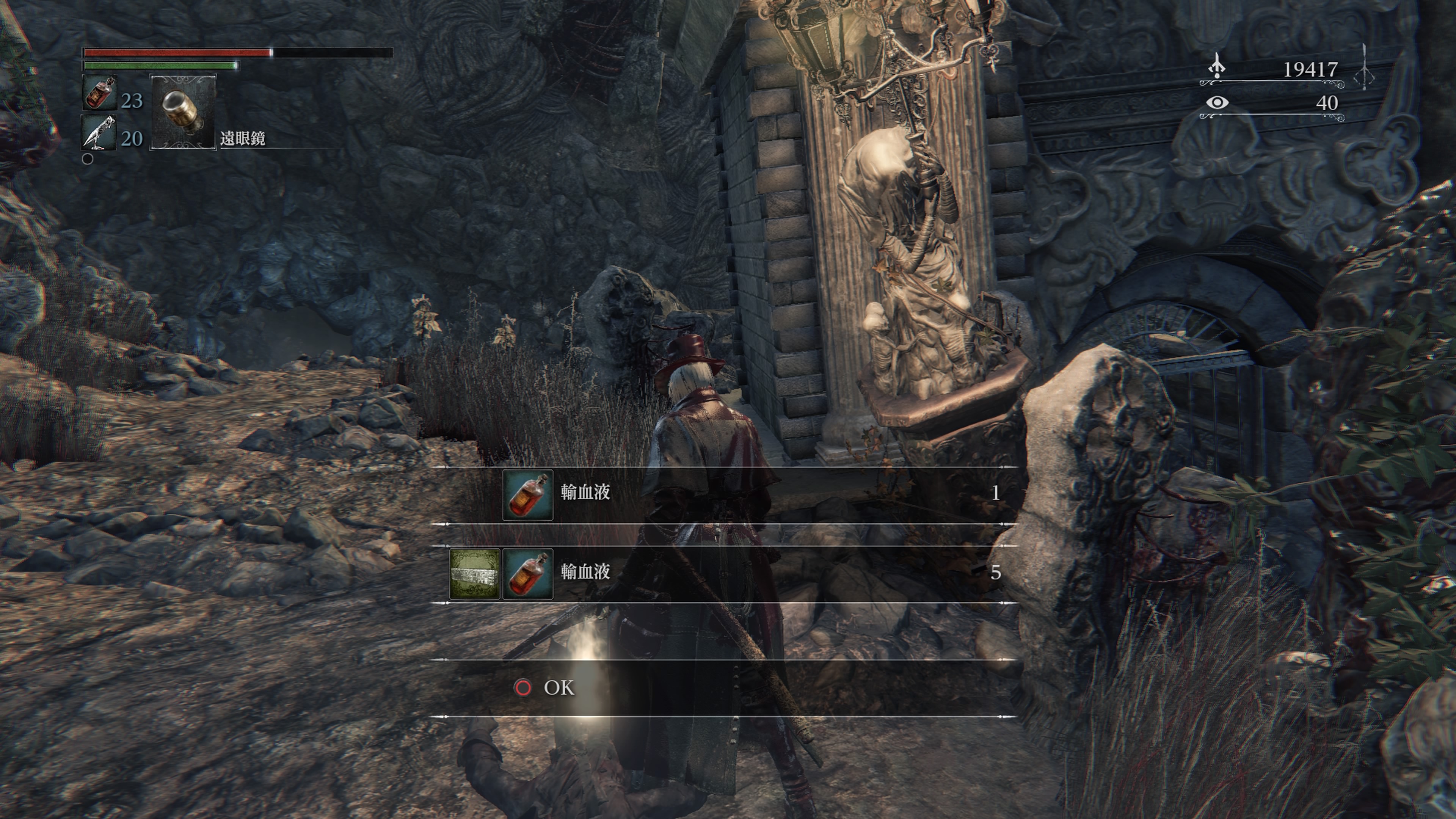Image resolution: width=1456 pixels, height=819 pixels.
Task: Click the green storage icon in the pickup list
Action: [x=474, y=574]
